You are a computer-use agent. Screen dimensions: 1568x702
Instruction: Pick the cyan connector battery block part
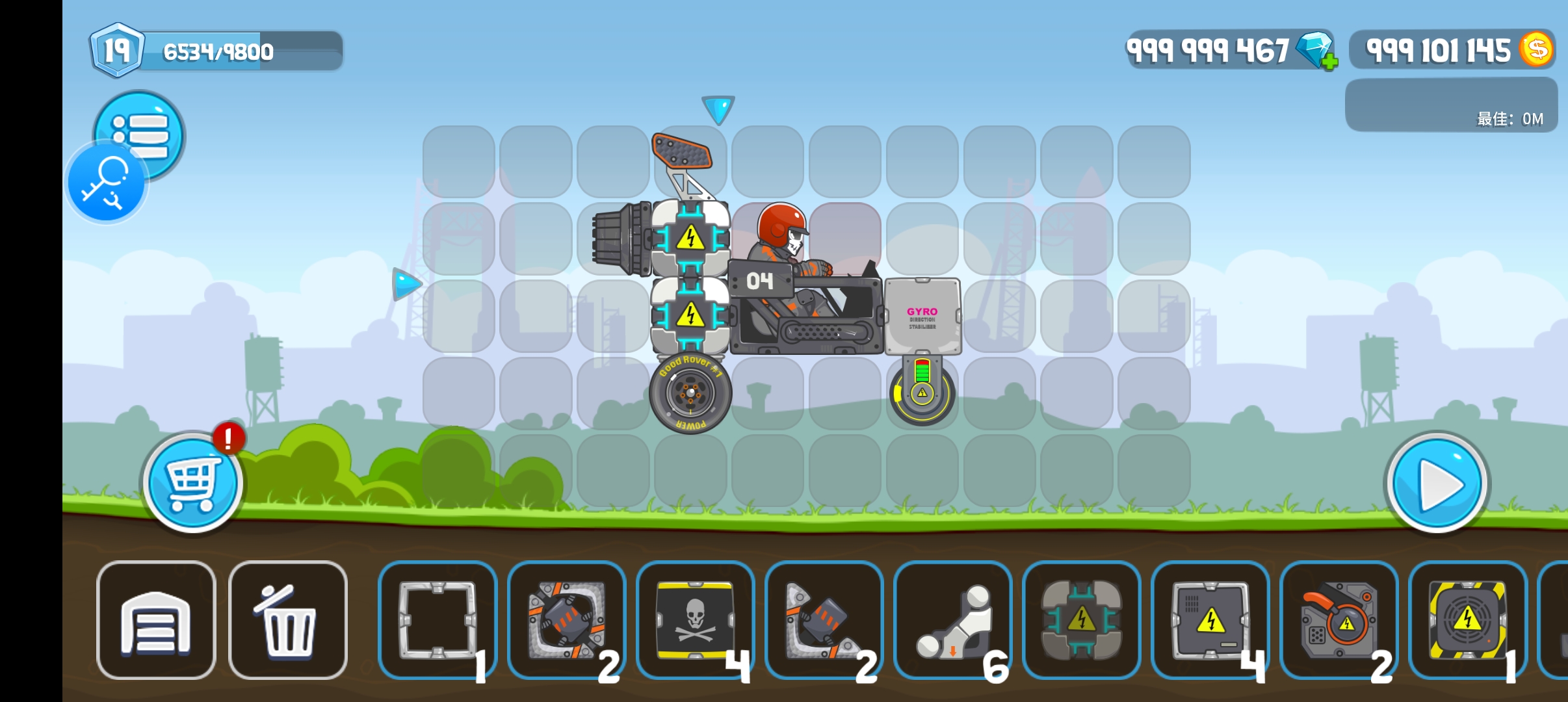(1082, 620)
